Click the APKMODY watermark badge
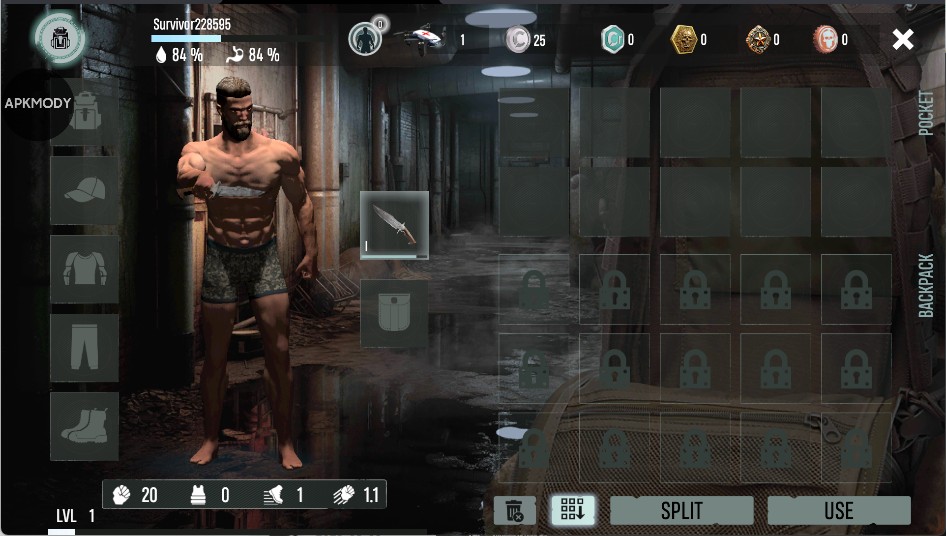Image resolution: width=946 pixels, height=536 pixels. (36, 104)
